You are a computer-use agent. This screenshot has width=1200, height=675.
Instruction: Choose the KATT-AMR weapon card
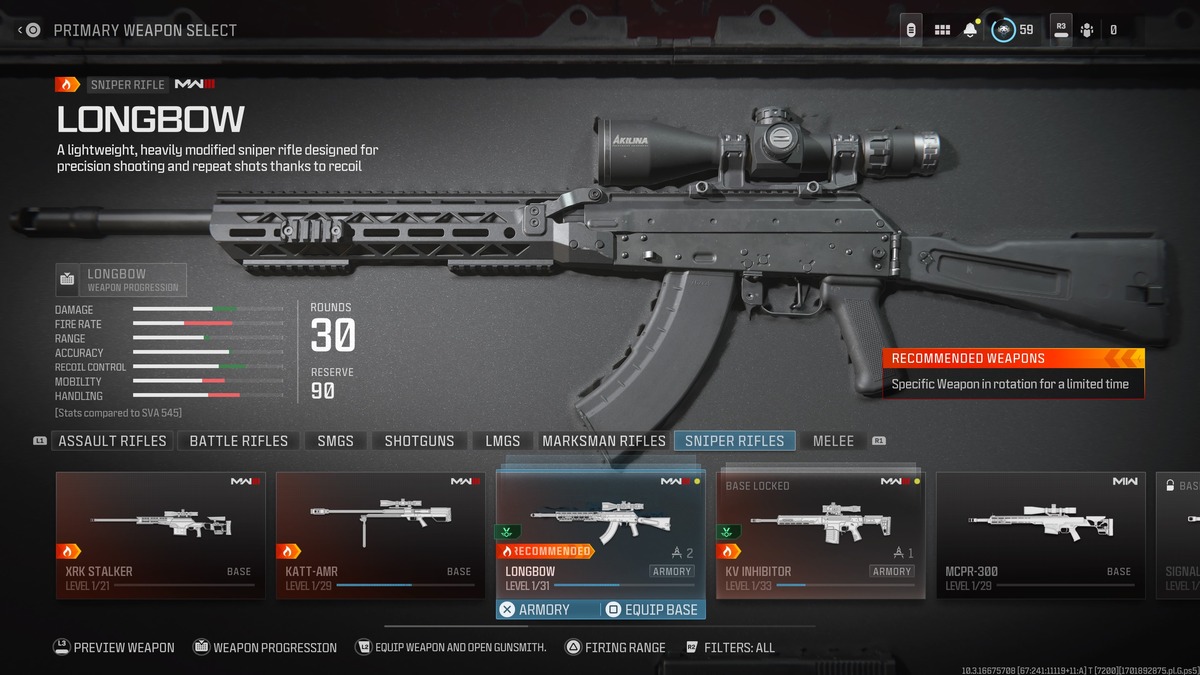pos(380,535)
